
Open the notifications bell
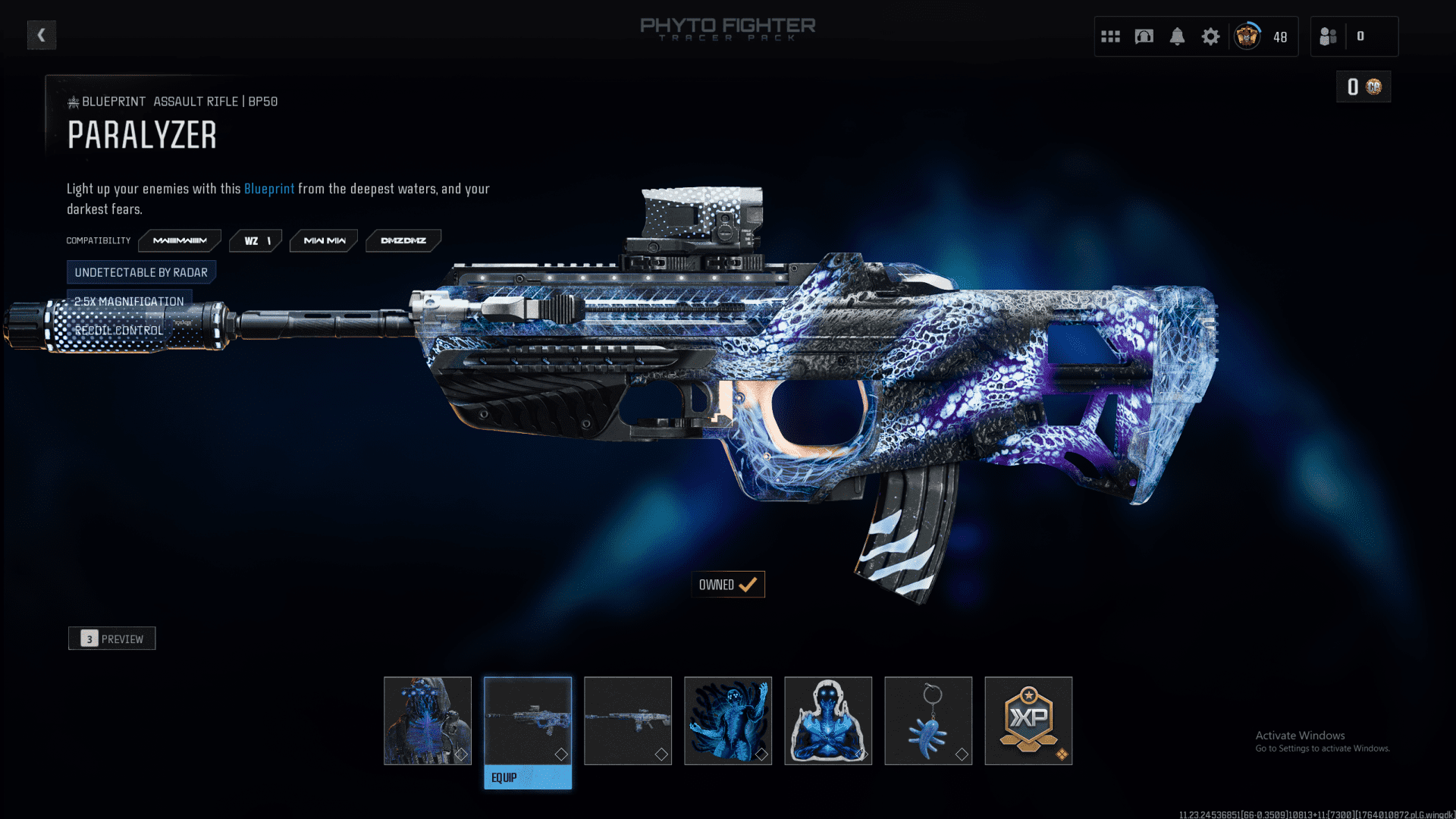point(1177,36)
